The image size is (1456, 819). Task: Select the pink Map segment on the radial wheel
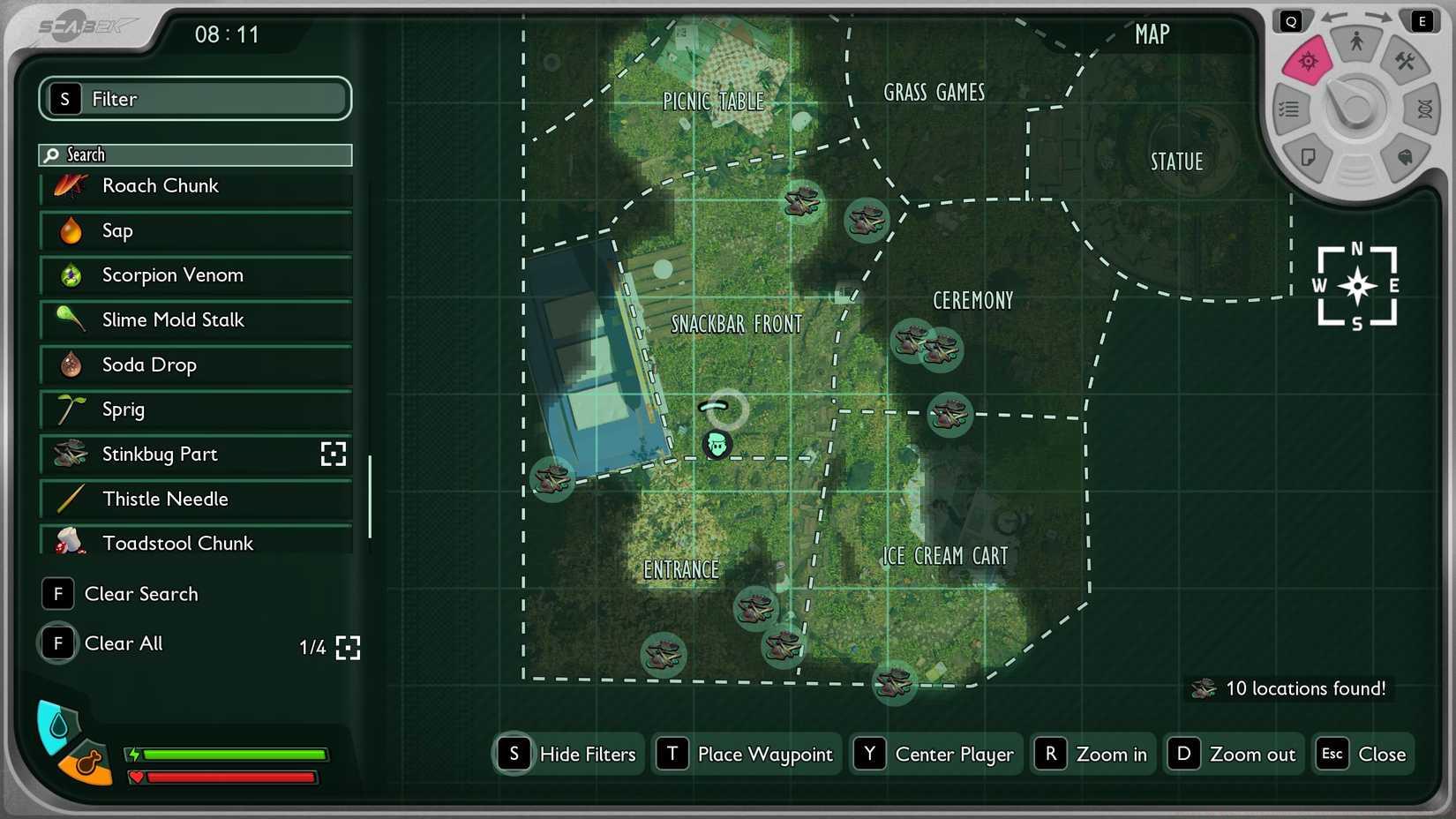tap(1307, 62)
